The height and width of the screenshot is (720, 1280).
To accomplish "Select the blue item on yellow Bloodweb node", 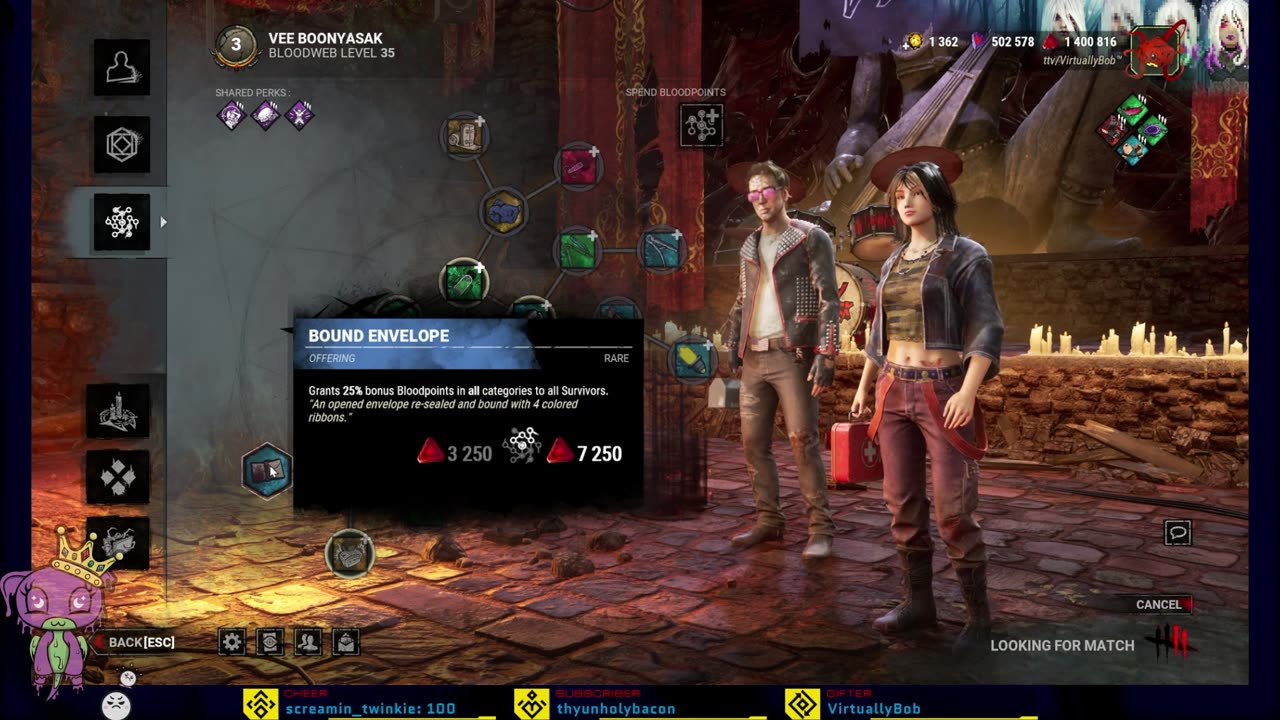I will point(503,213).
